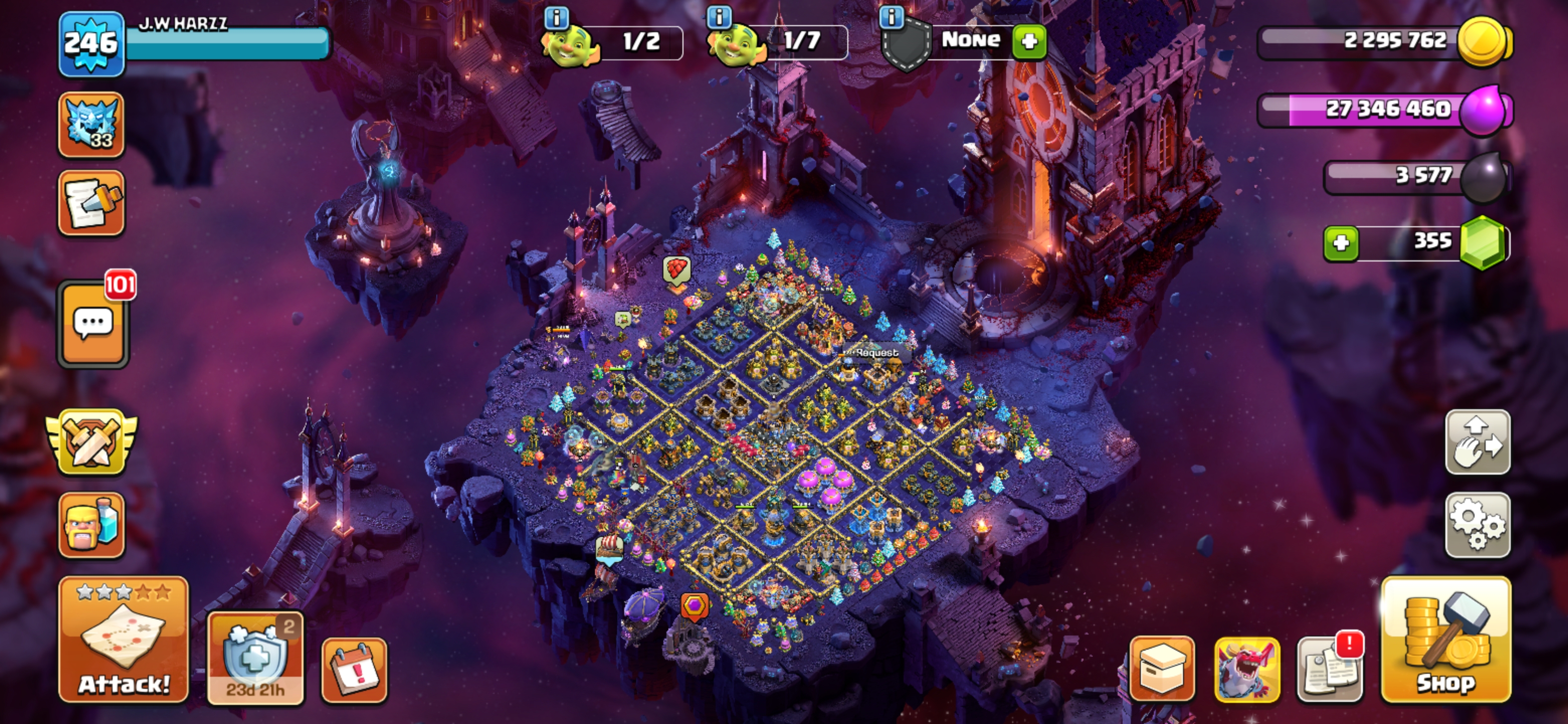Screen dimensions: 1568x724
Task: Open the red dragon event button
Action: 1246,670
